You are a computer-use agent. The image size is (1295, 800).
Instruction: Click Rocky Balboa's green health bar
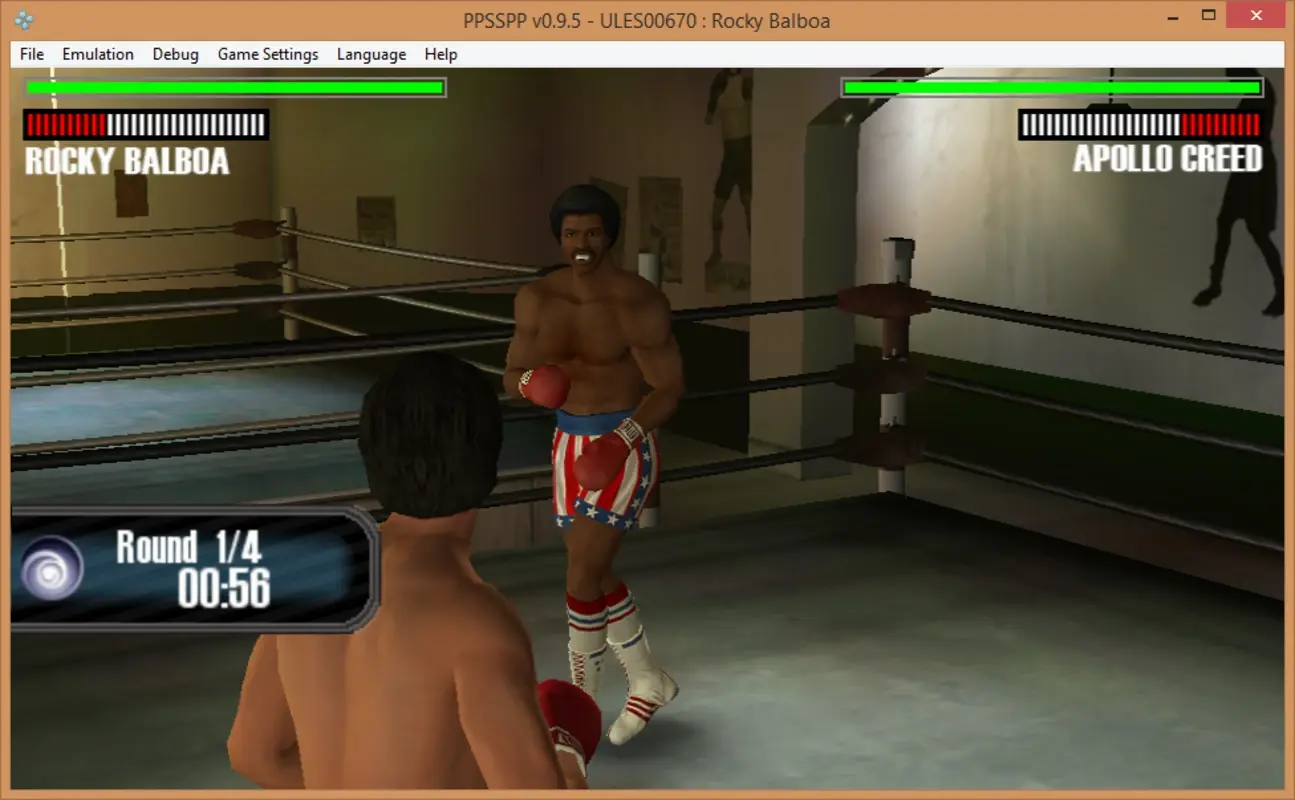234,87
